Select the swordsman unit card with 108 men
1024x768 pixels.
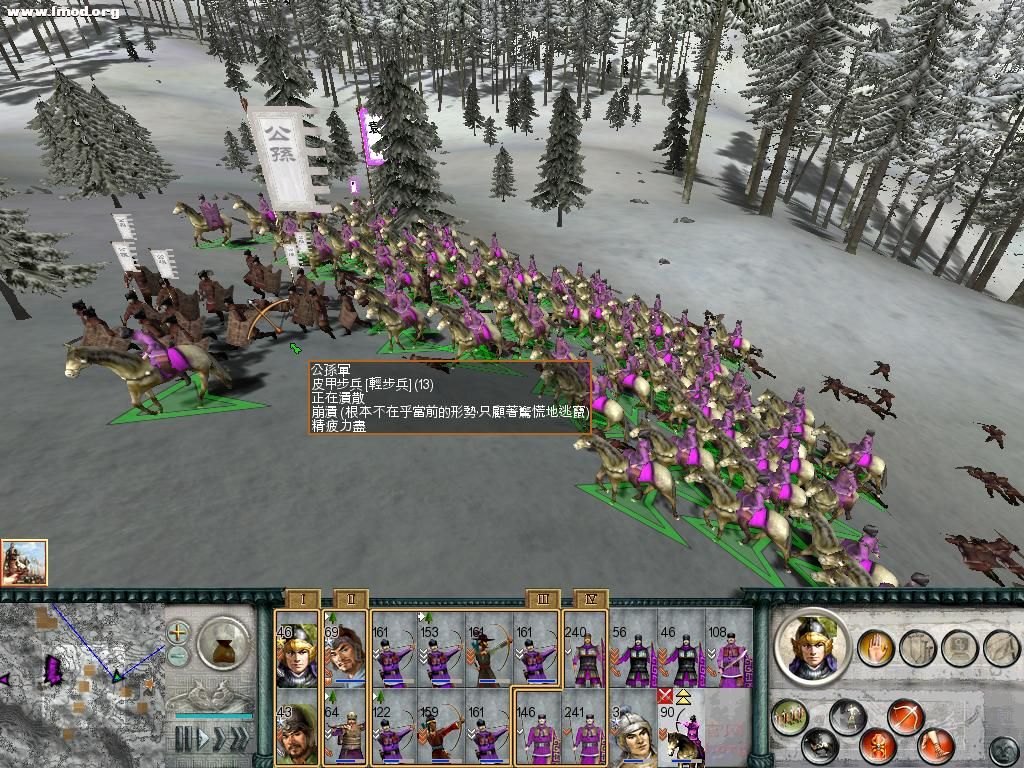coord(729,650)
